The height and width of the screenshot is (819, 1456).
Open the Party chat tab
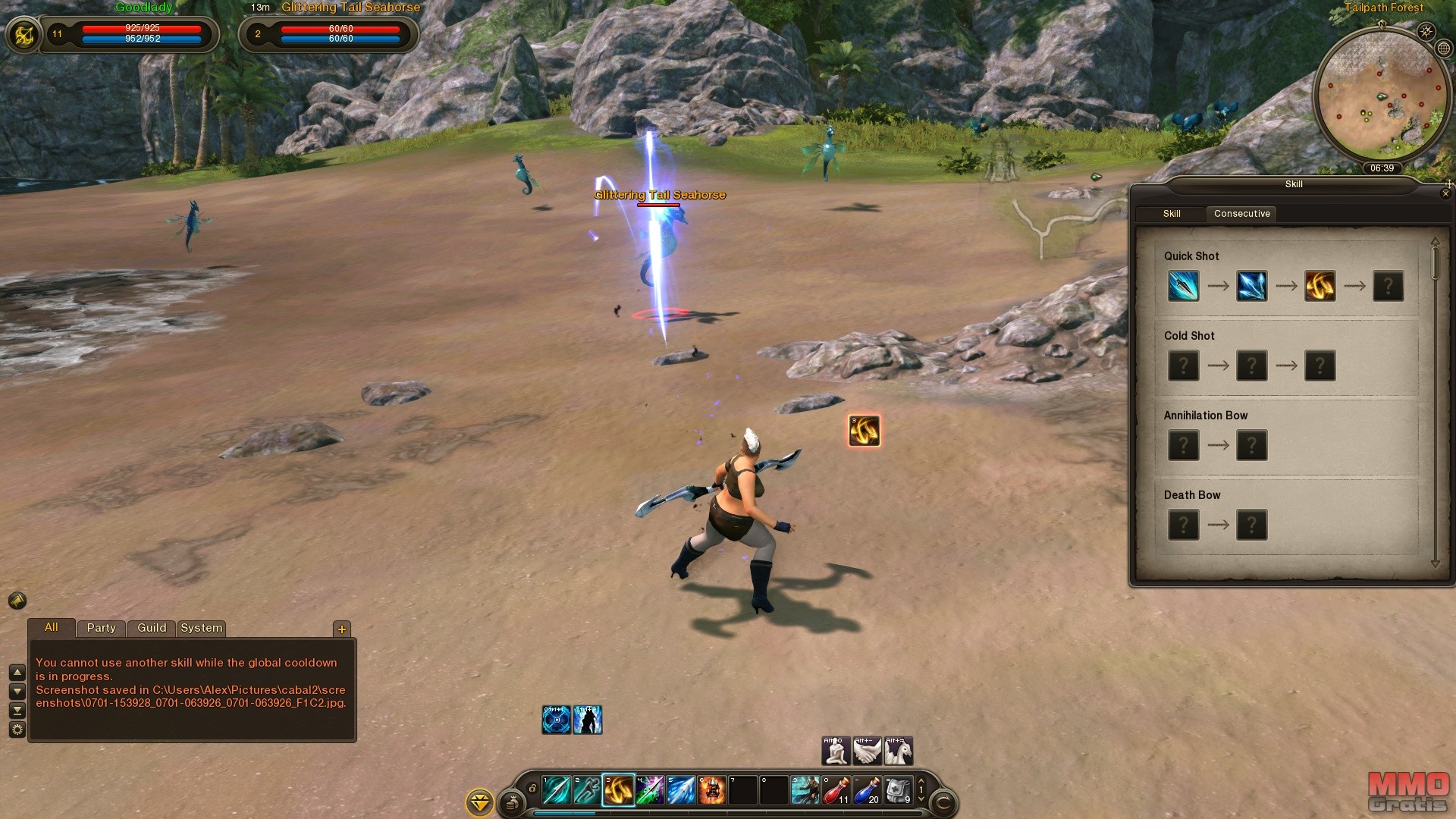point(101,628)
